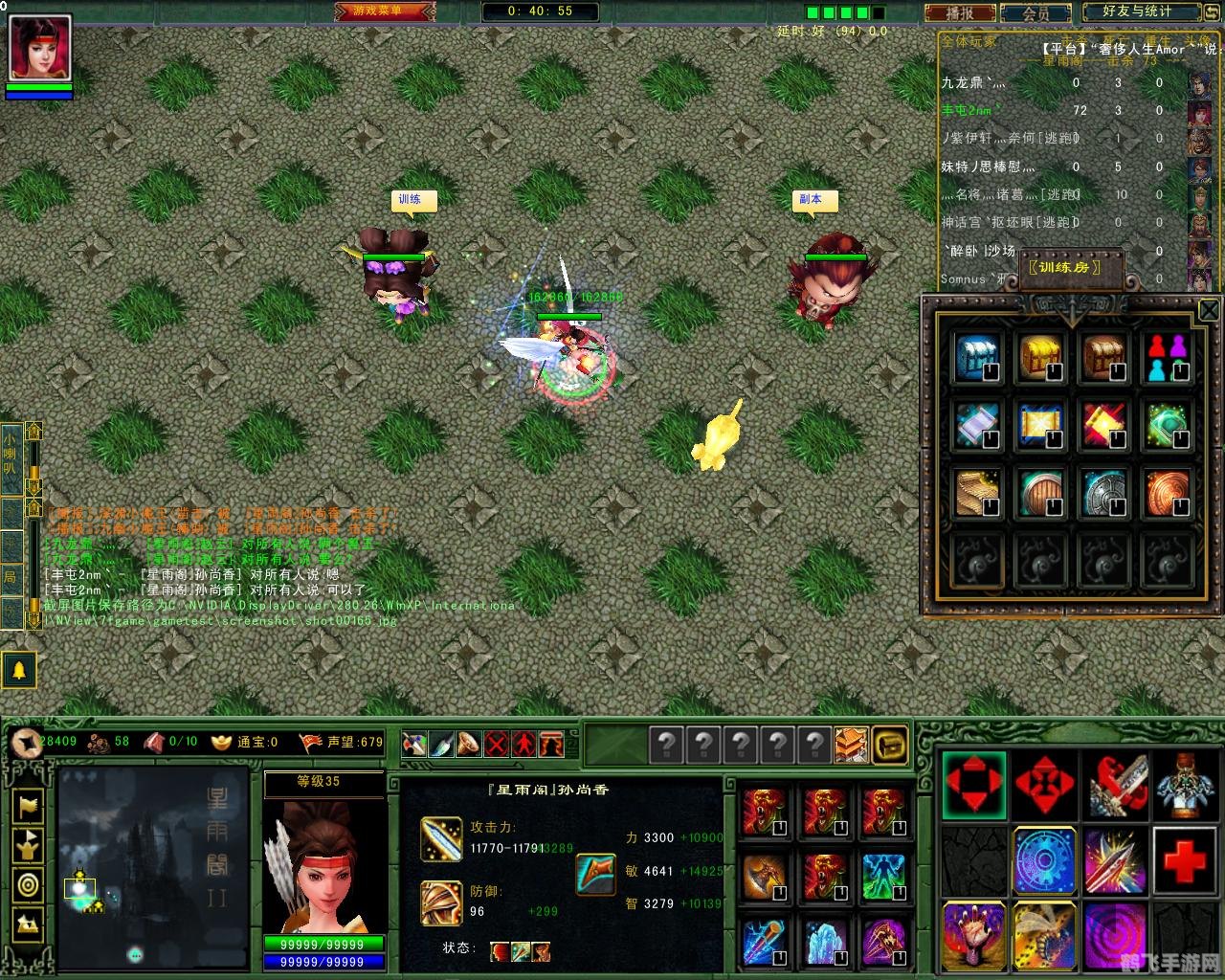The image size is (1225, 980).
Task: Click the 播报 broadcast button
Action: coord(963,13)
